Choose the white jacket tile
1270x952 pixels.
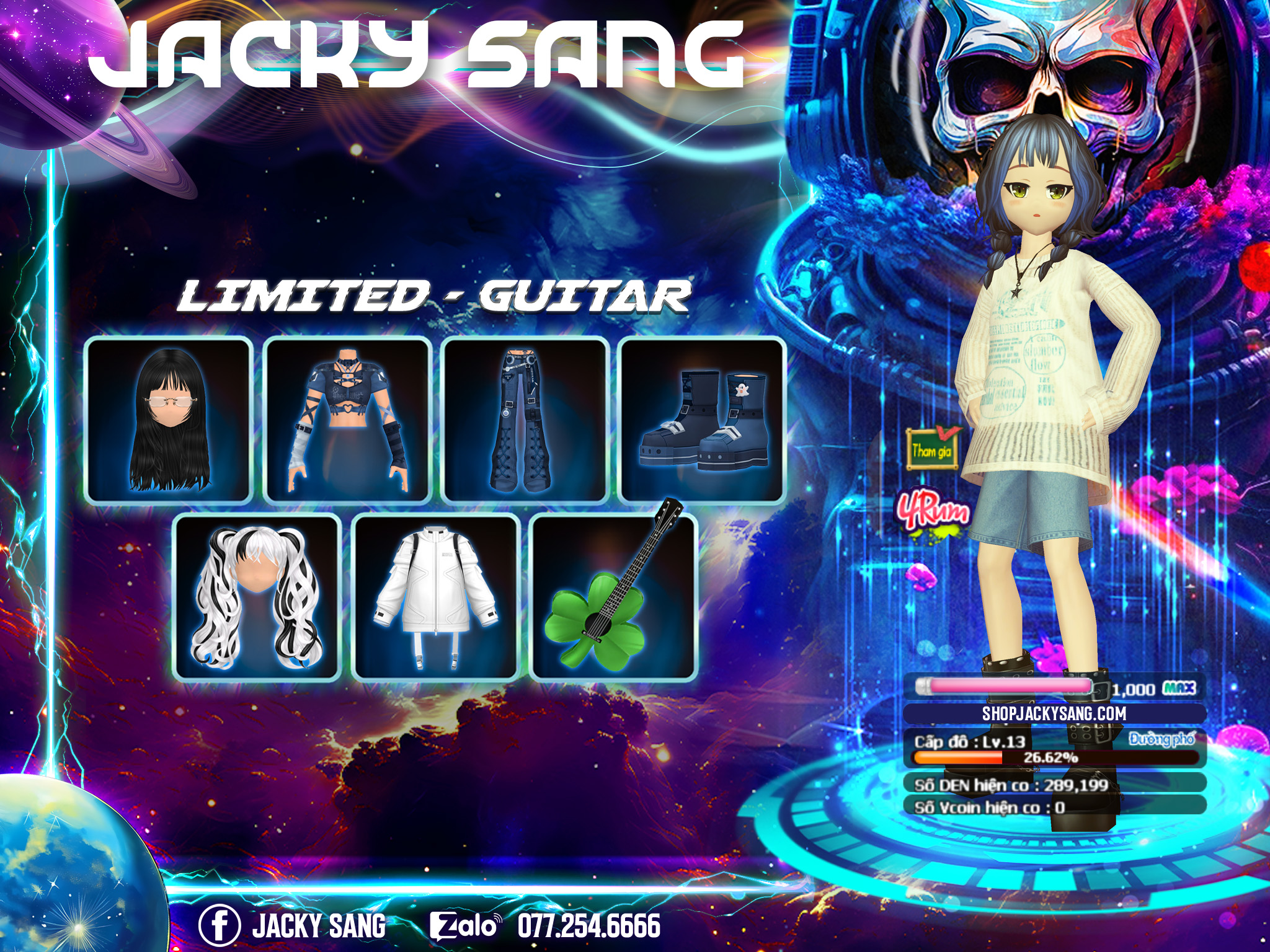tap(435, 597)
